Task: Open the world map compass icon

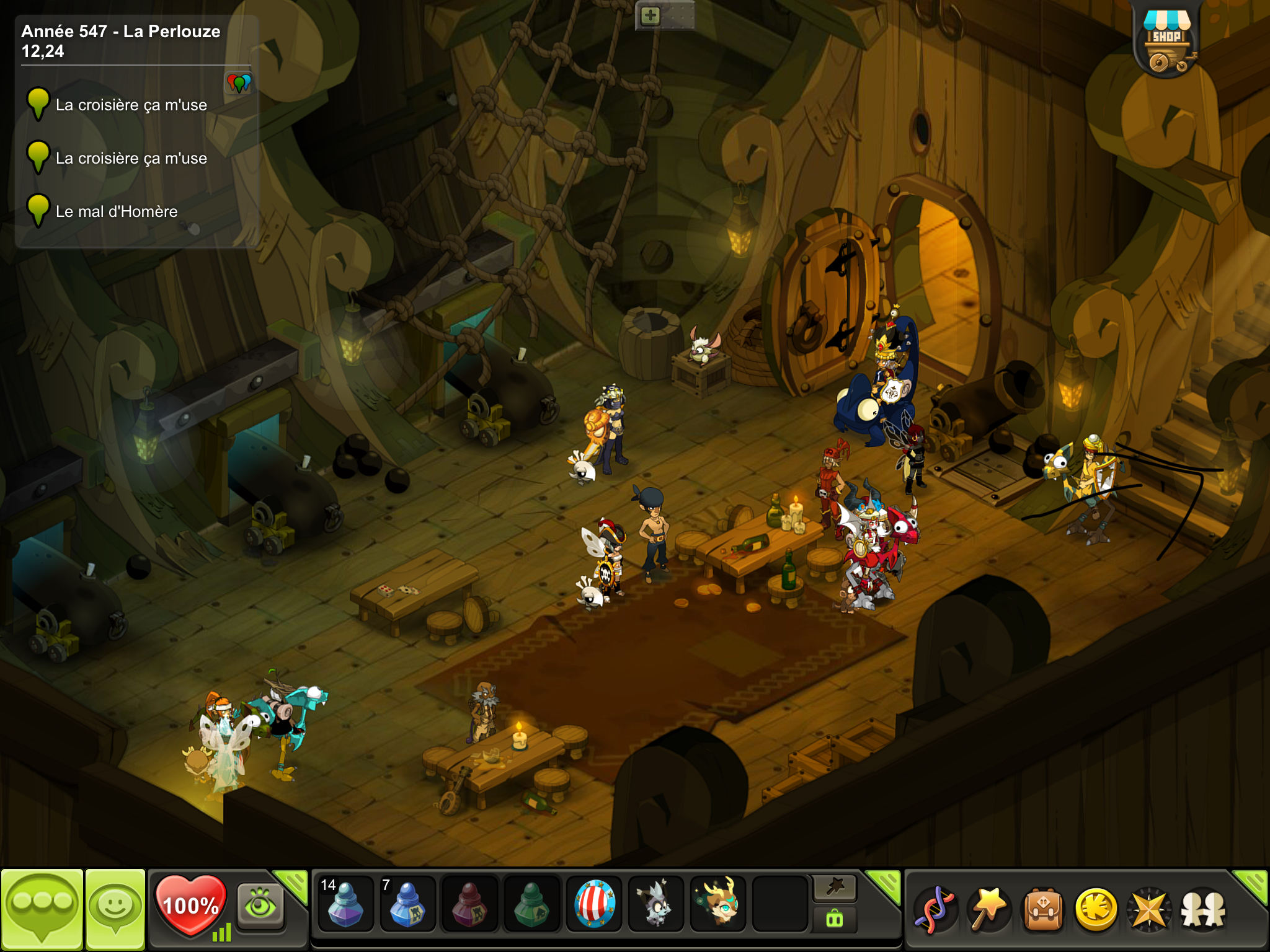Action: (x=1149, y=910)
